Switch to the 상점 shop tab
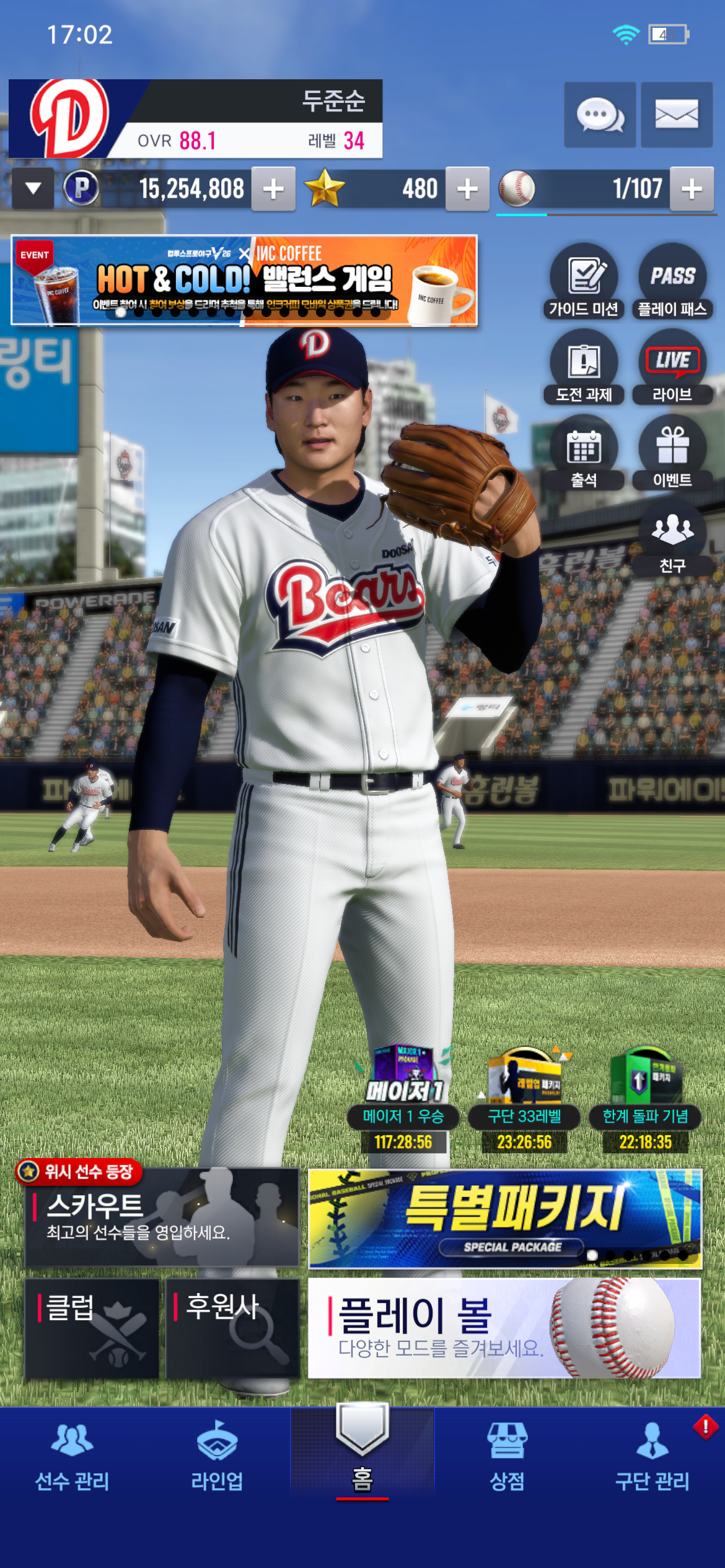 (507, 1455)
